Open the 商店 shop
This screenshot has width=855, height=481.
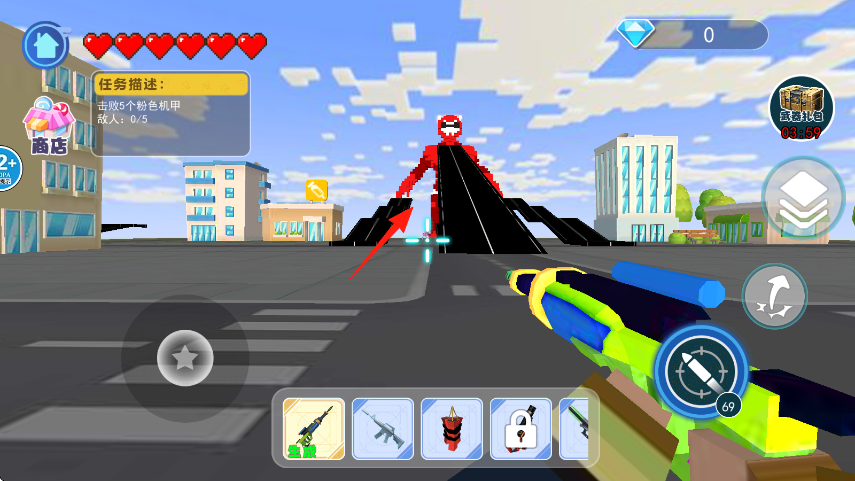(48, 126)
